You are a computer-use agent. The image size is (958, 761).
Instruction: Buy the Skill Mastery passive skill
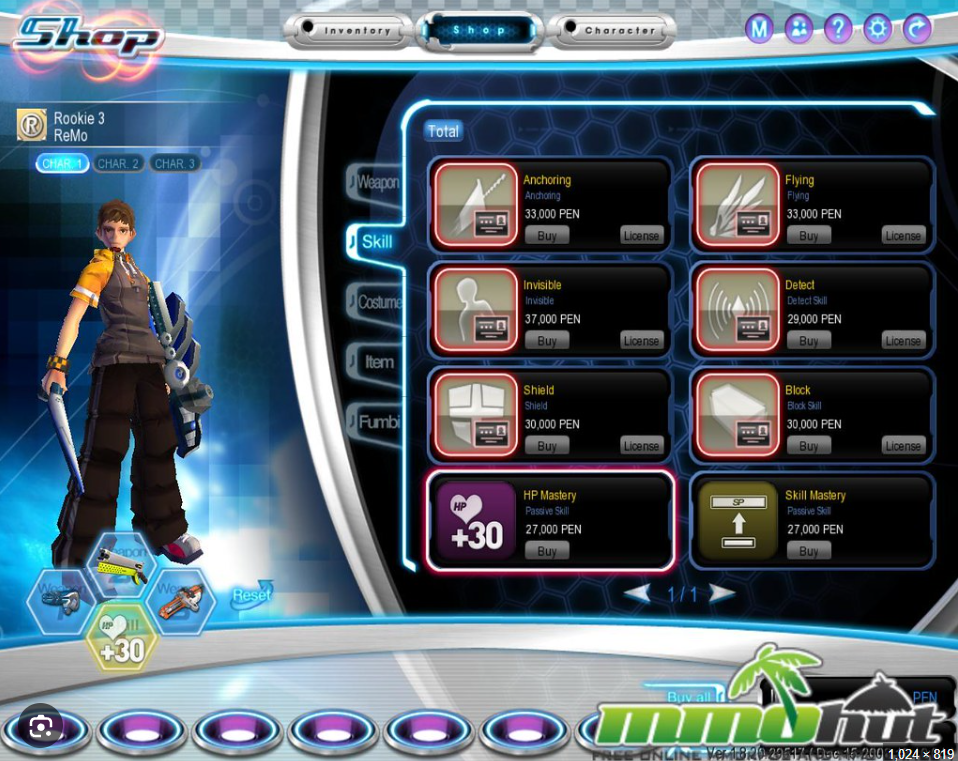pyautogui.click(x=809, y=551)
